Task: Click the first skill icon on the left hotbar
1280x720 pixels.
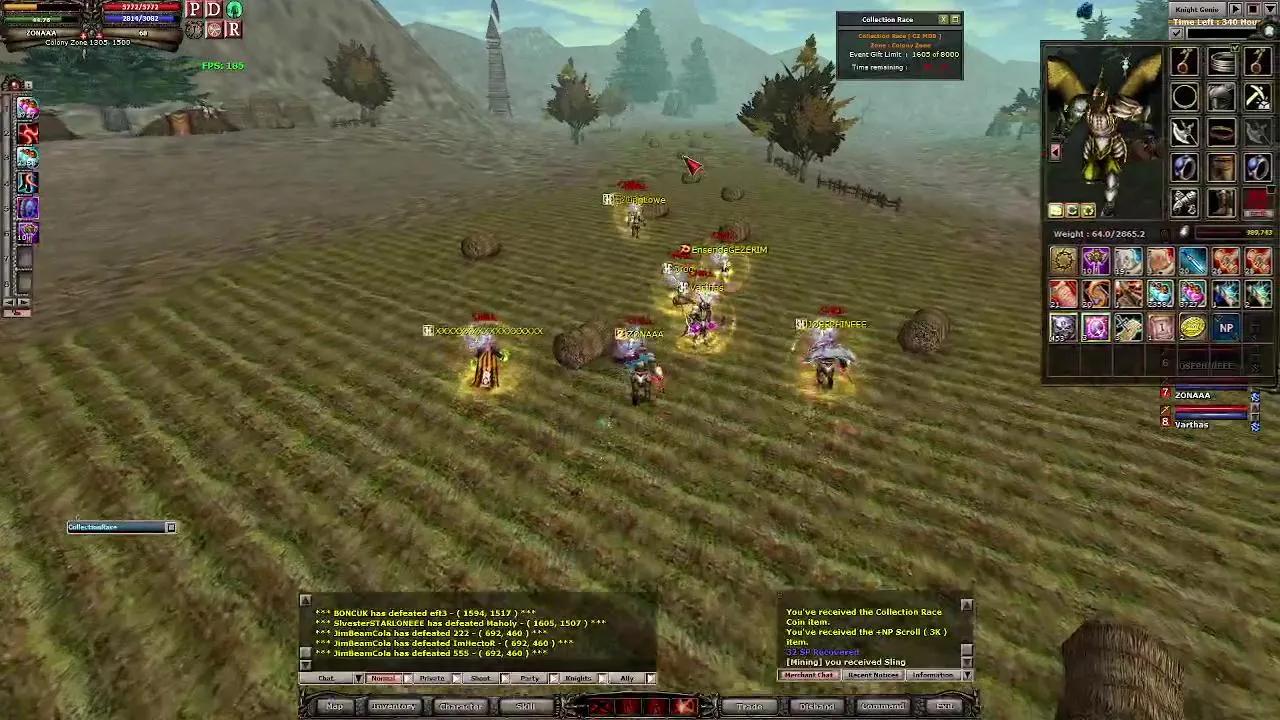Action: [27, 109]
